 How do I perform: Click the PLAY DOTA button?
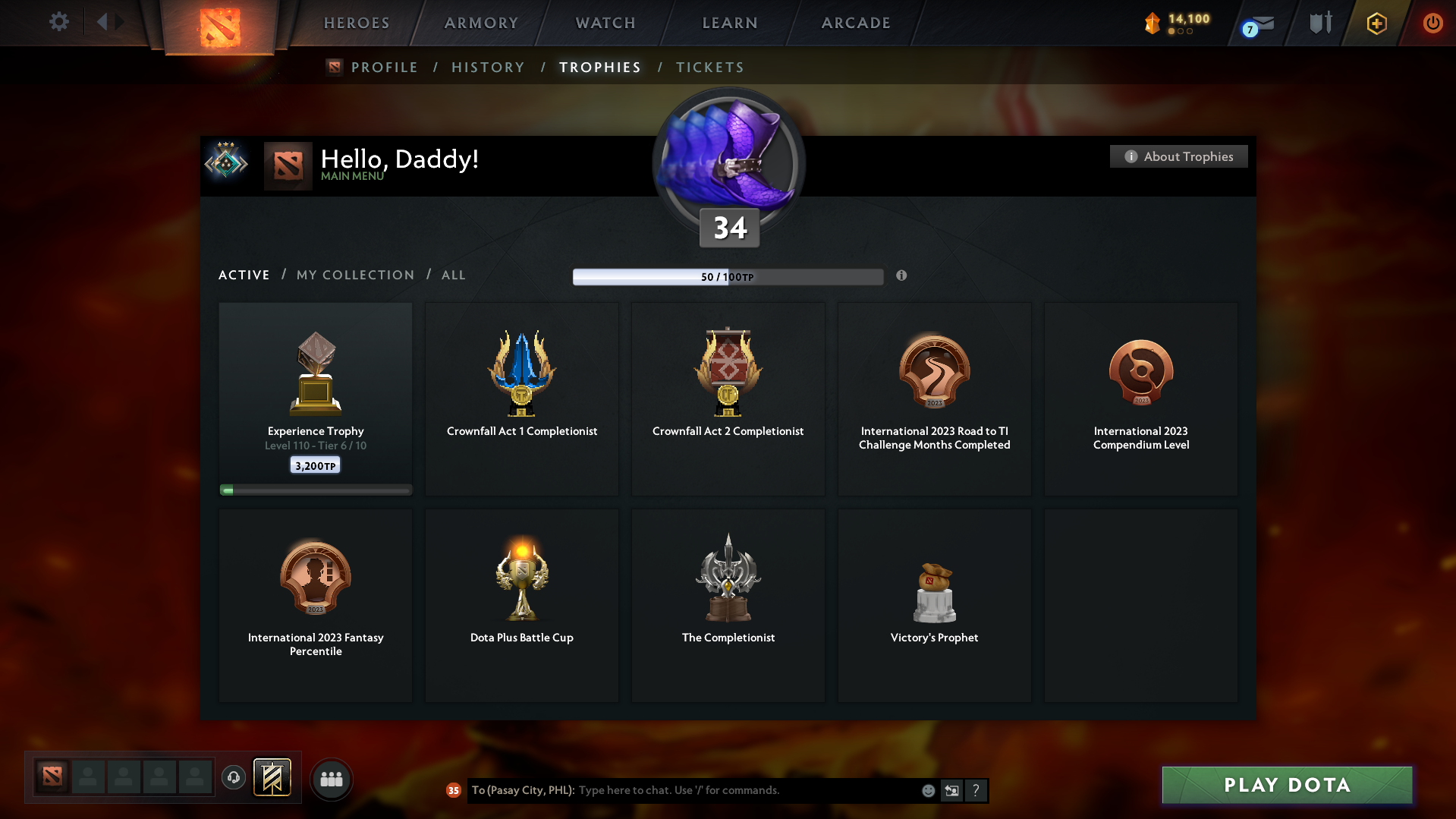[1286, 785]
